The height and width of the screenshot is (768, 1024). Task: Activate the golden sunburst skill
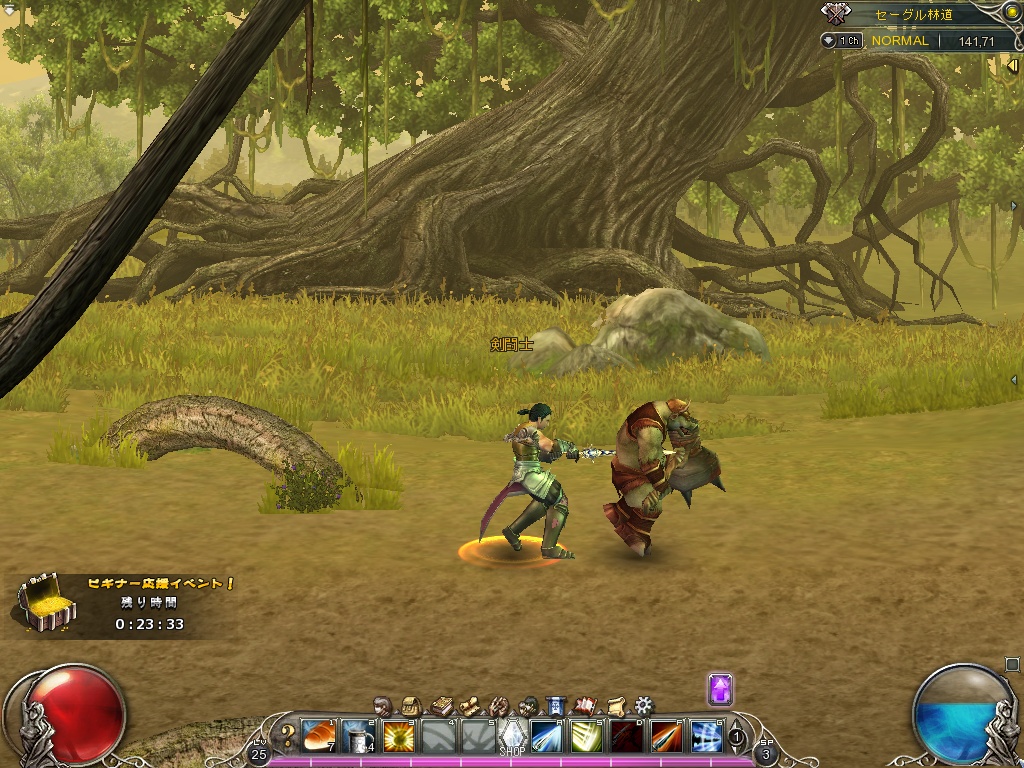point(398,736)
